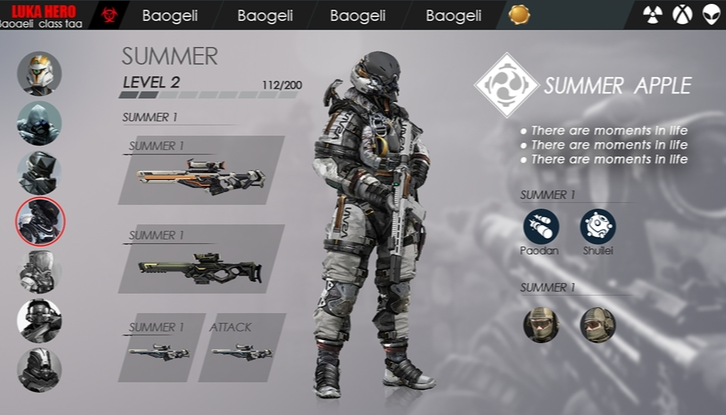
Task: Choose the ATTACK weapon slot
Action: click(241, 348)
